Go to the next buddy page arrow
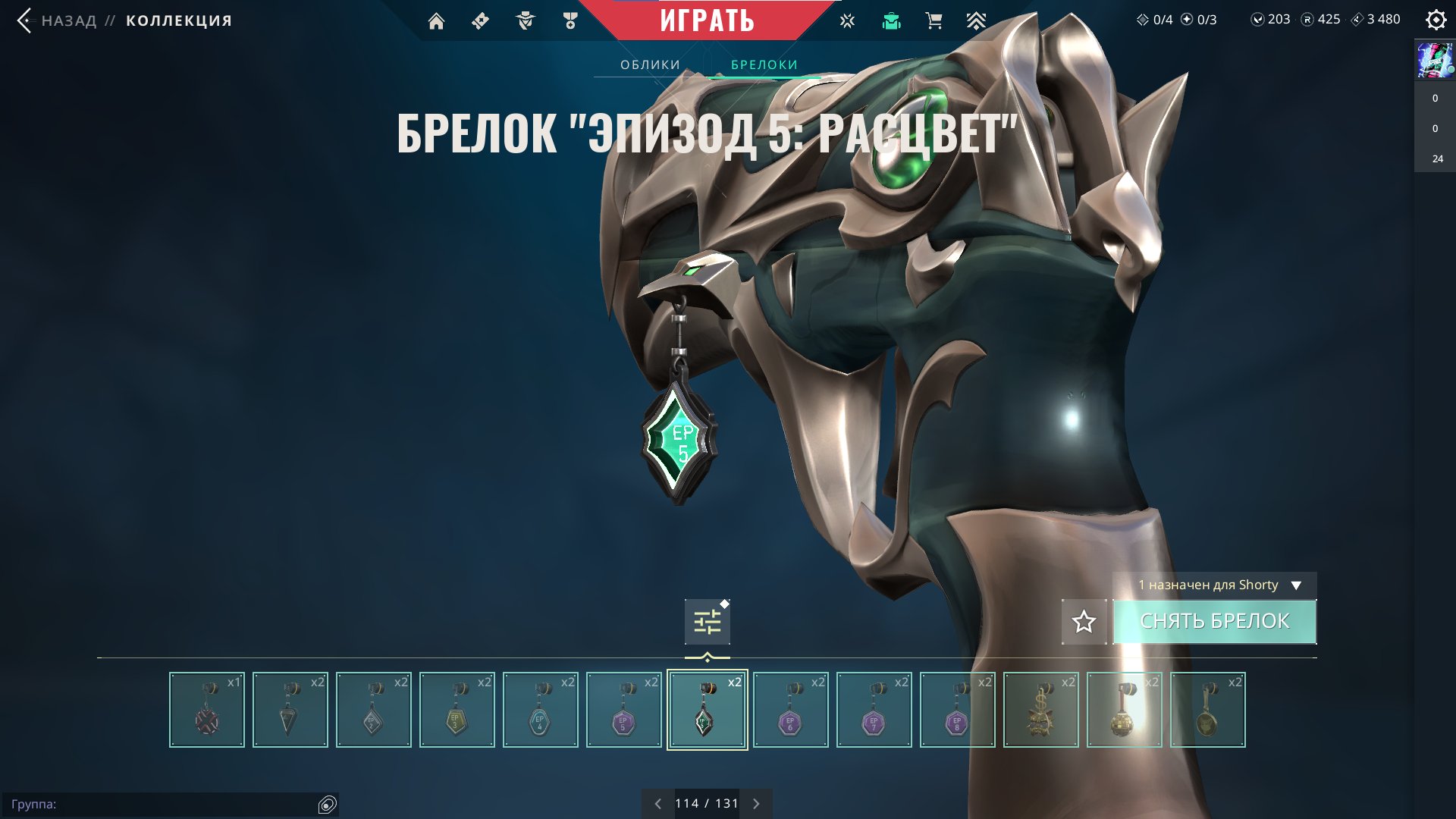The width and height of the screenshot is (1456, 819). (756, 804)
